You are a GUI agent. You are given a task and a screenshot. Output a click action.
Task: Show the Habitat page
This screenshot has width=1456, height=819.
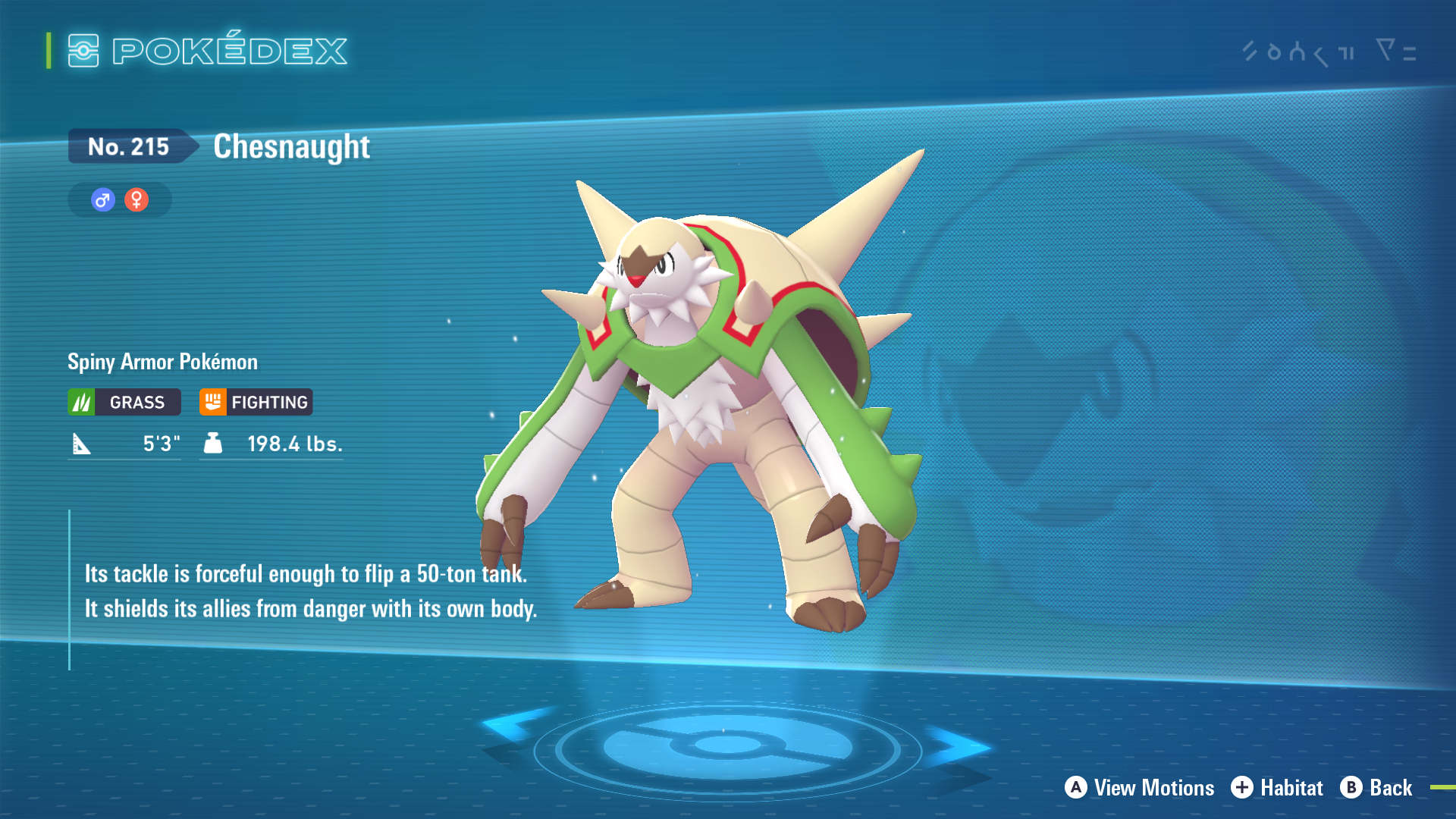click(x=1277, y=788)
